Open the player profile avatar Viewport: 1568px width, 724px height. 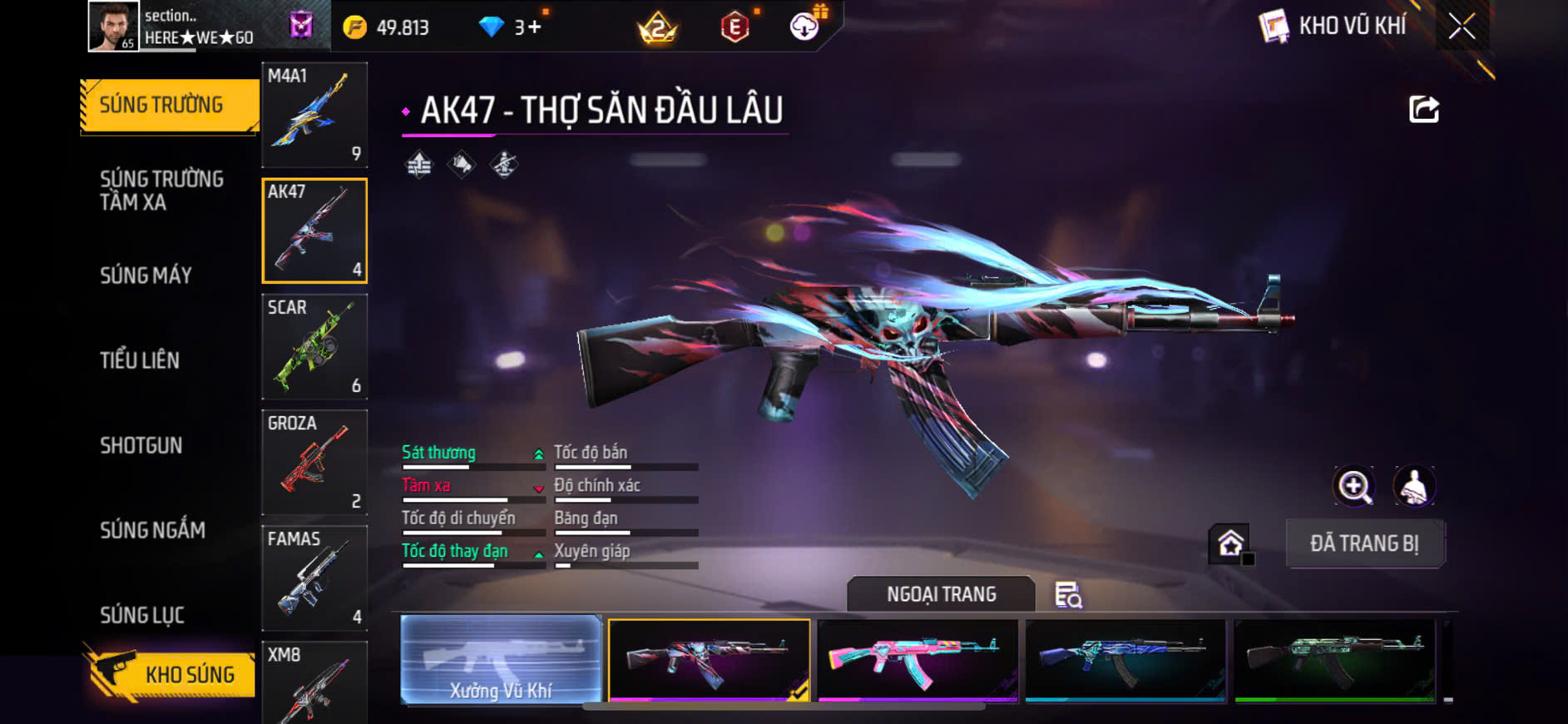[x=113, y=27]
